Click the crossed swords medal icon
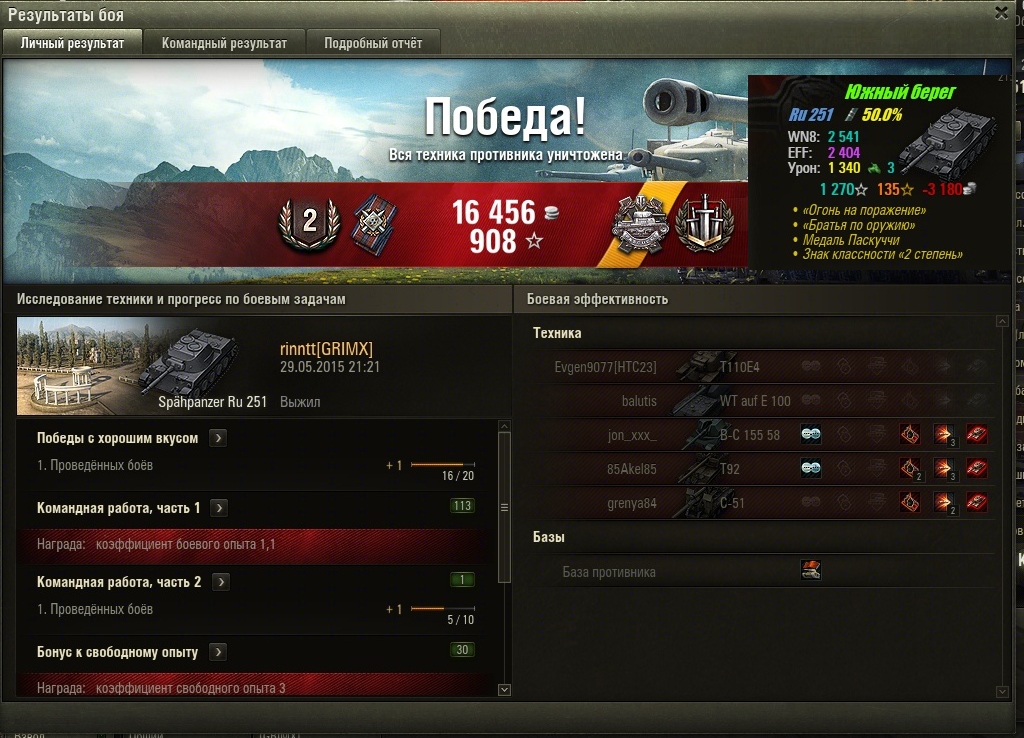Viewport: 1024px width, 738px height. click(x=705, y=223)
